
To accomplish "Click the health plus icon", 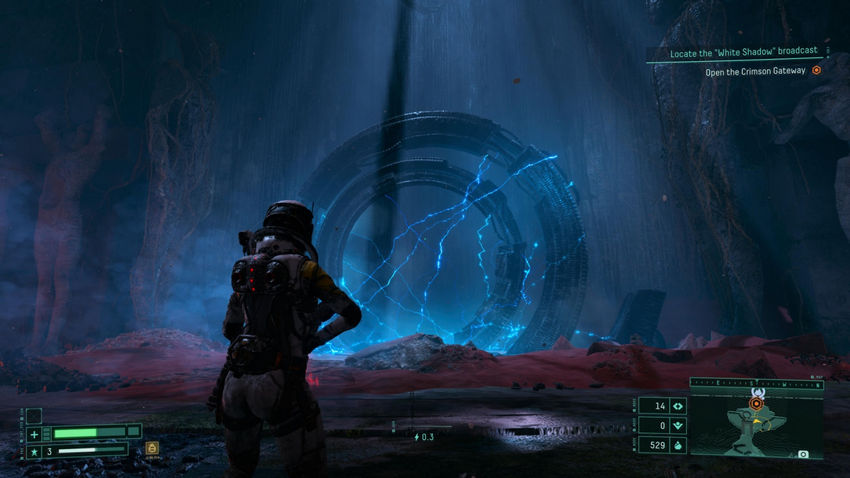I will (34, 434).
